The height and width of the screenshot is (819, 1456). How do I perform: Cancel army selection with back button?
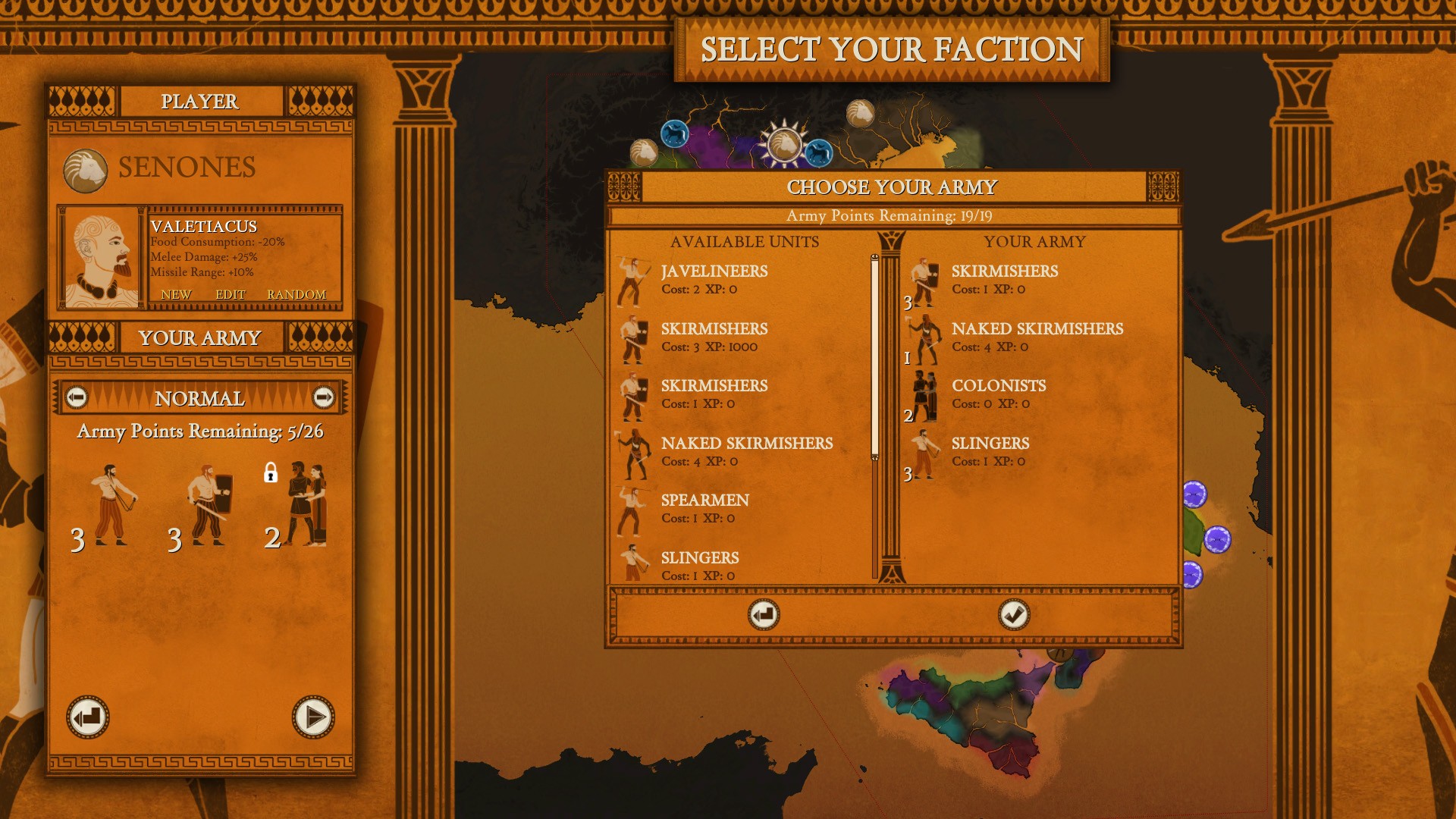pyautogui.click(x=763, y=615)
